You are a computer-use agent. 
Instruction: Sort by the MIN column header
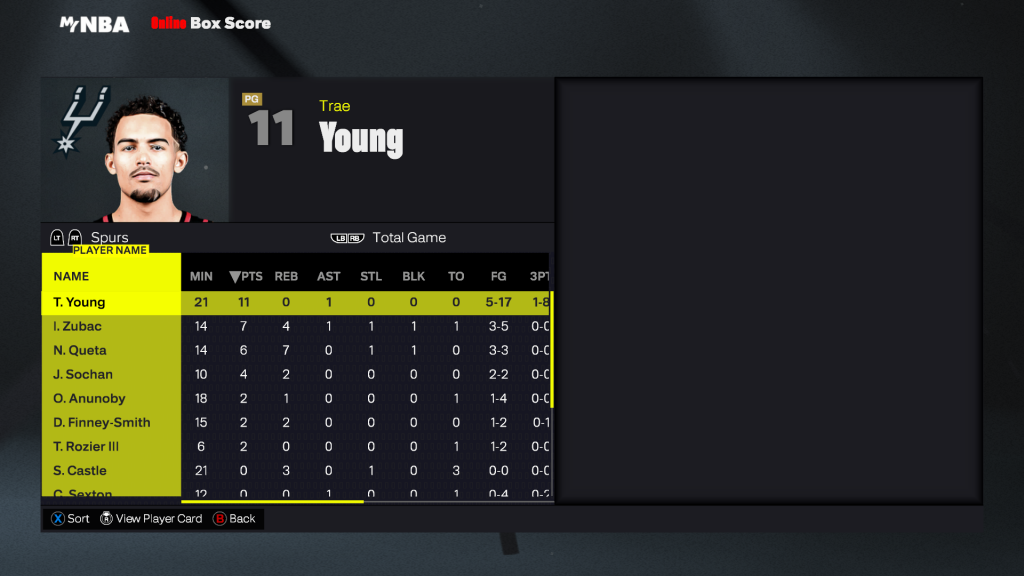tap(201, 276)
